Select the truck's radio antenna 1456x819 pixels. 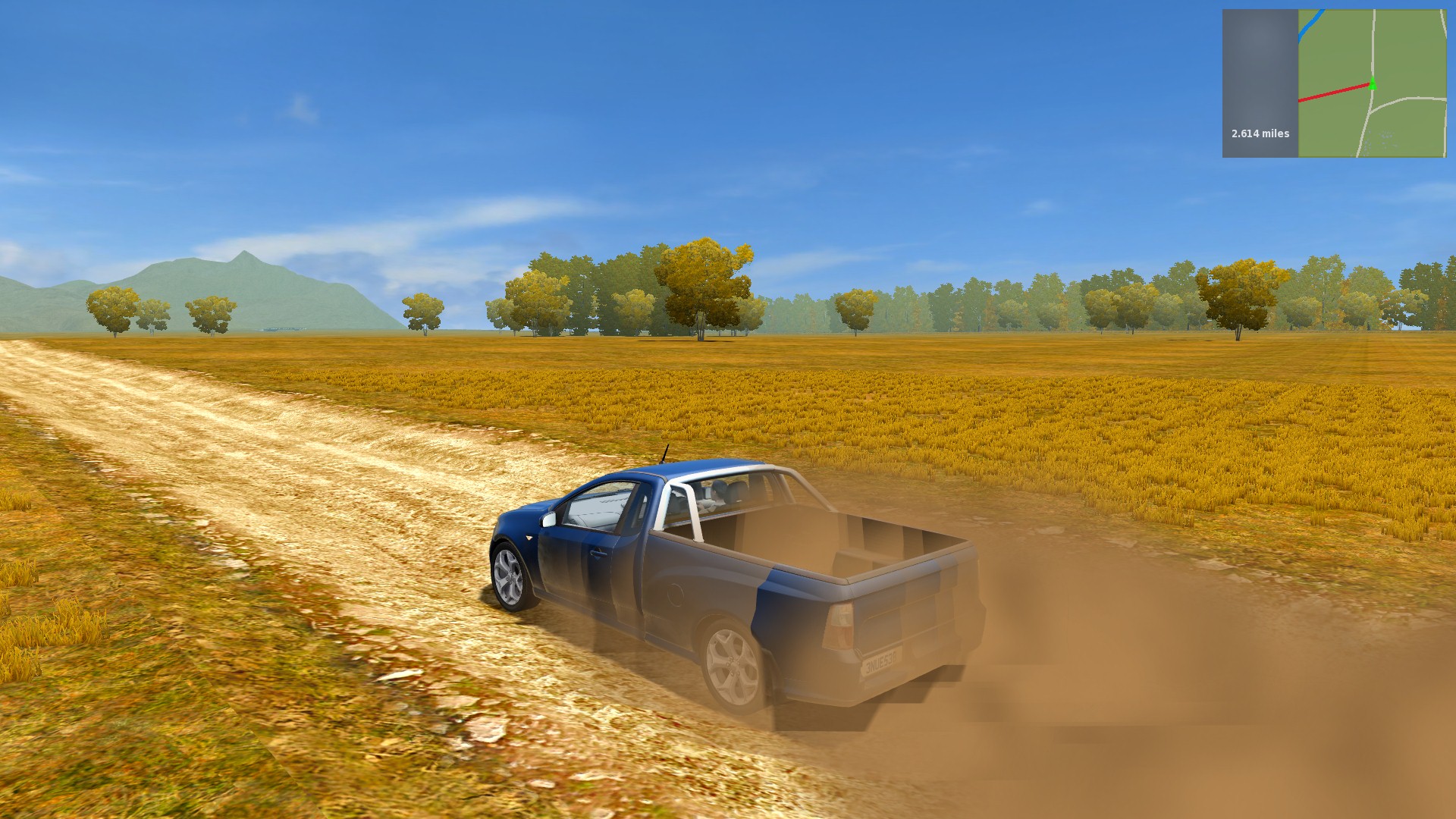(665, 456)
